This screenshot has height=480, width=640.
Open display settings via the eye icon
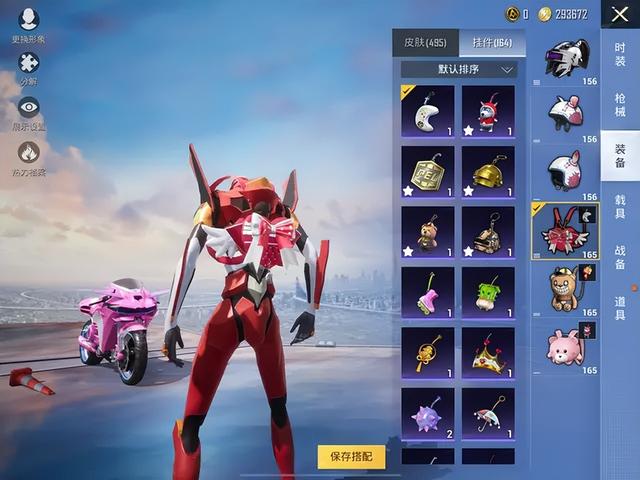point(28,108)
